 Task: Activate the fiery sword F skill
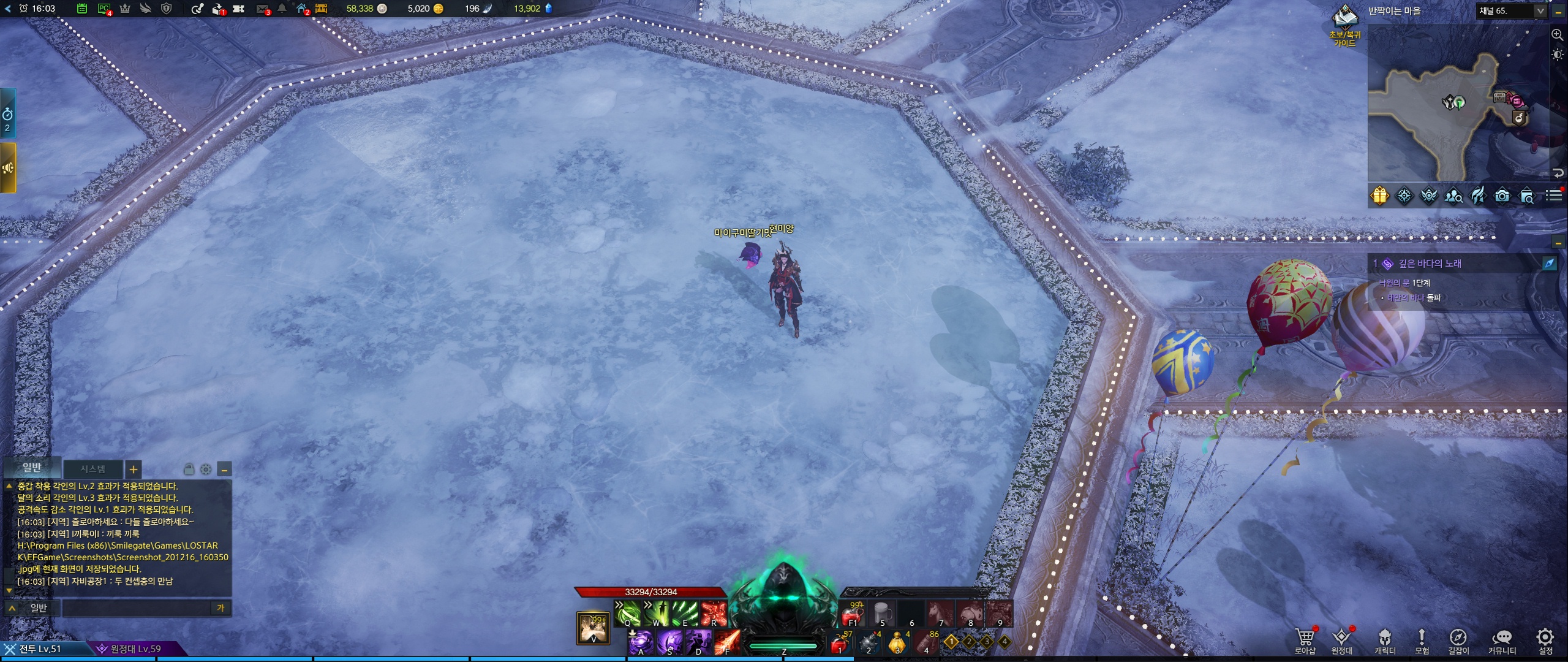[727, 642]
